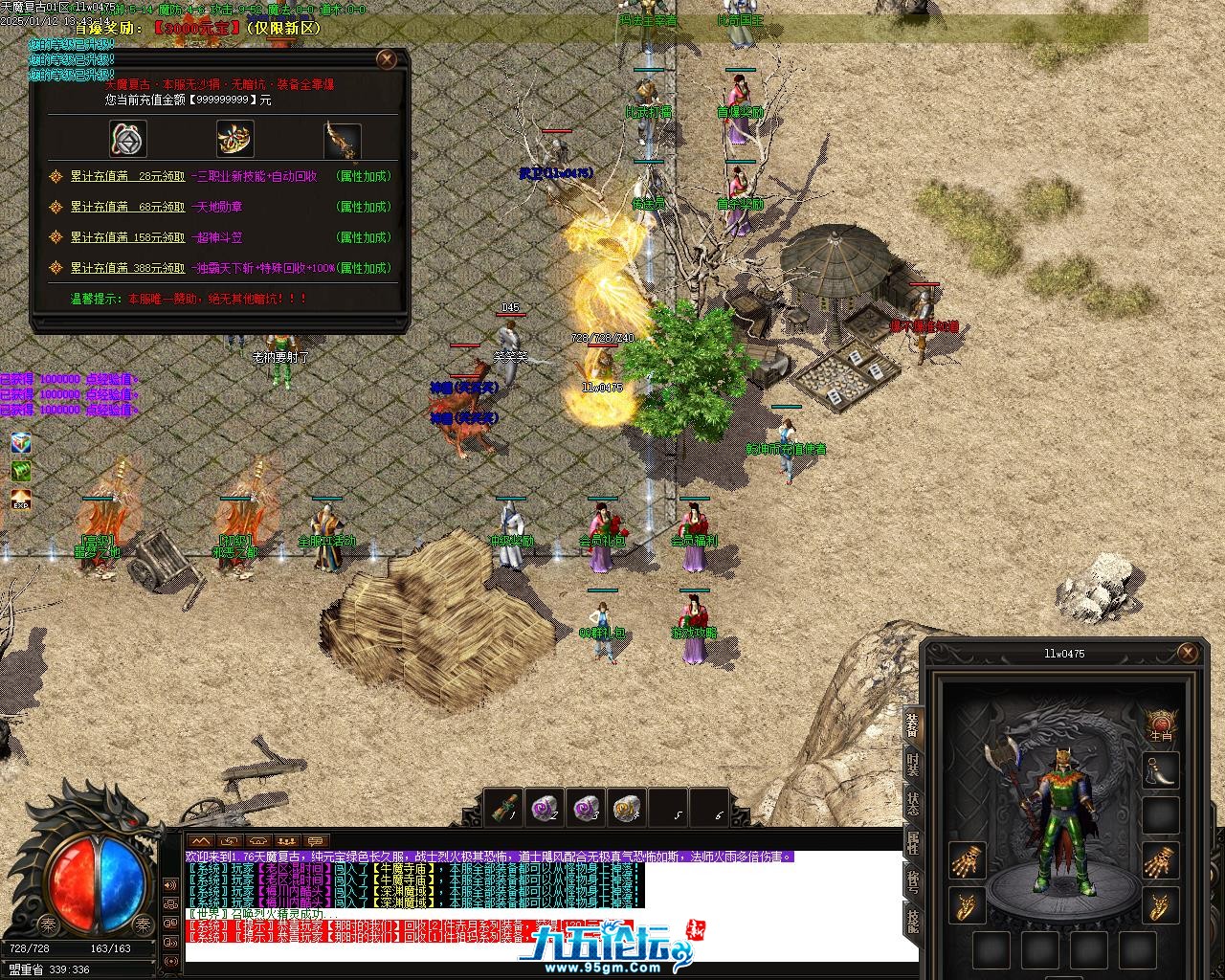
Task: Select the golden crown reward icon
Action: click(234, 140)
